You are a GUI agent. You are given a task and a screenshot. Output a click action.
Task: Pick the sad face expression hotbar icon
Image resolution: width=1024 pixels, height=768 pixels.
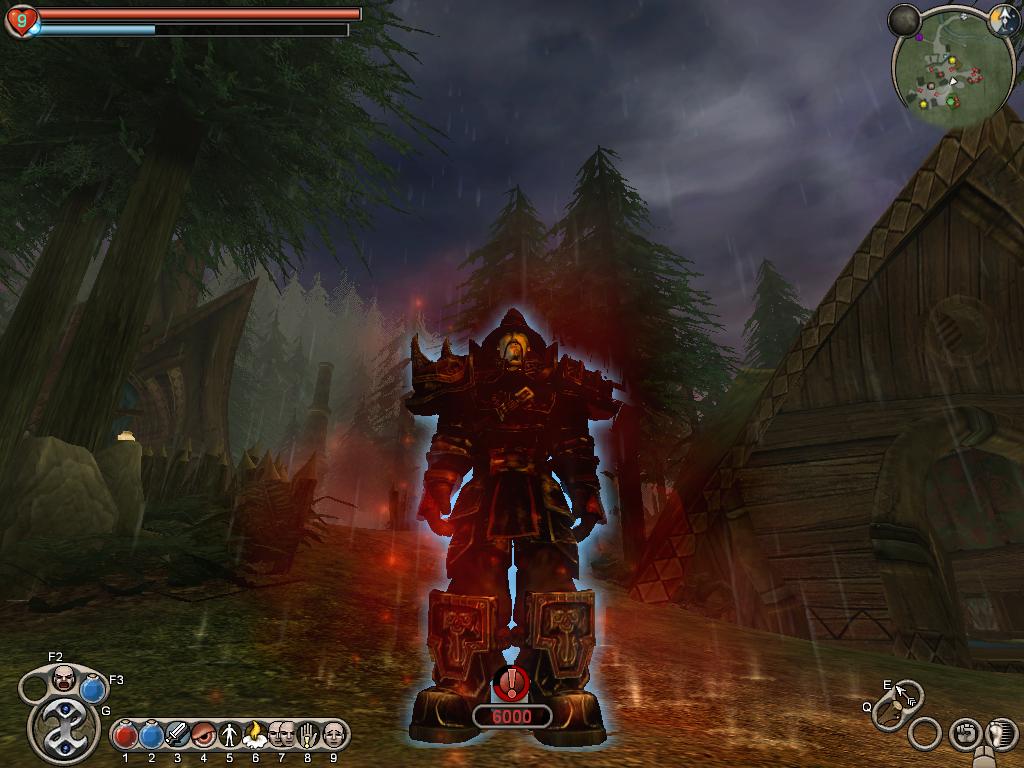333,736
